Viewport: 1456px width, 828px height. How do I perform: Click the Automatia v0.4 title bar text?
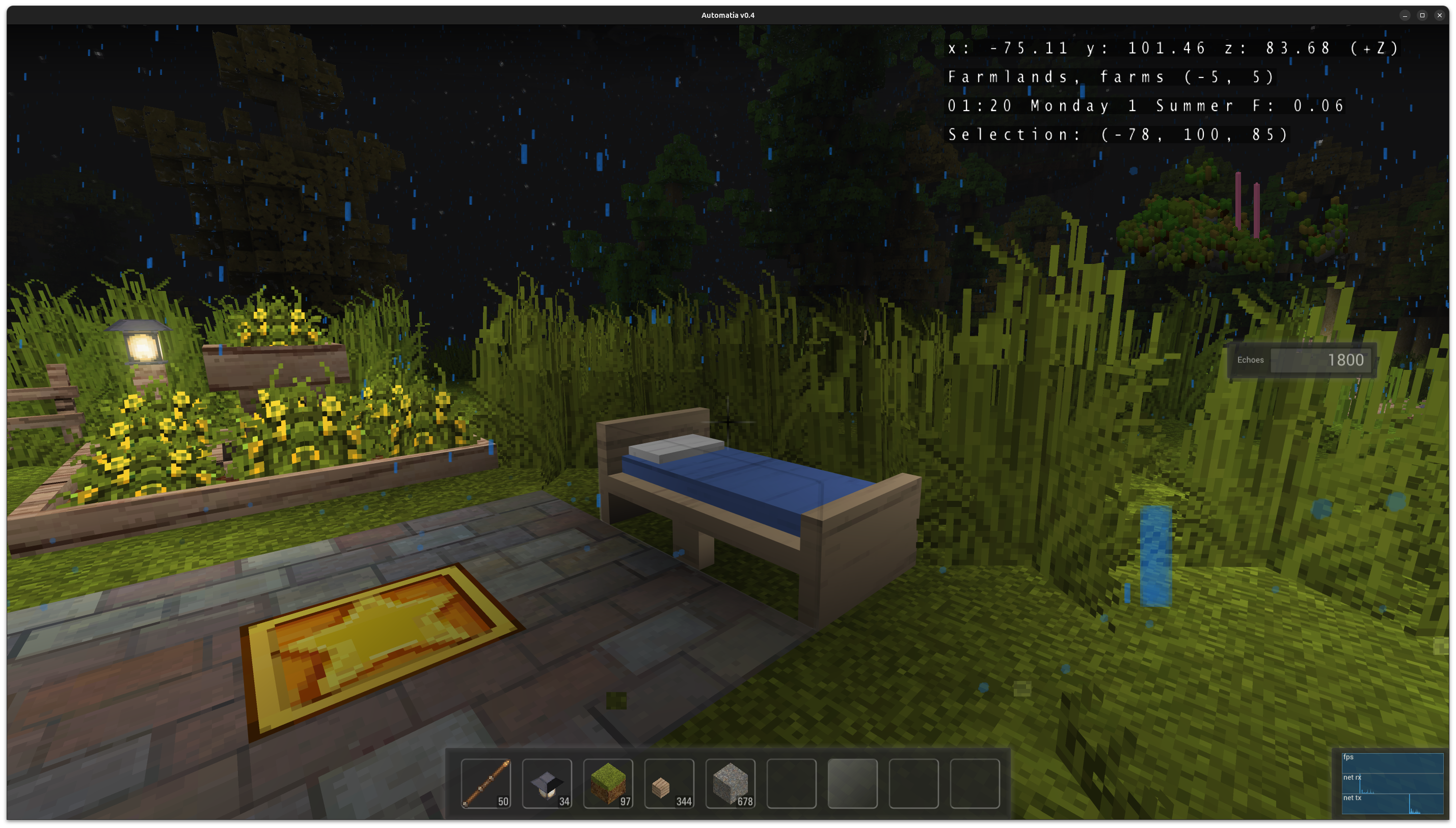727,15
